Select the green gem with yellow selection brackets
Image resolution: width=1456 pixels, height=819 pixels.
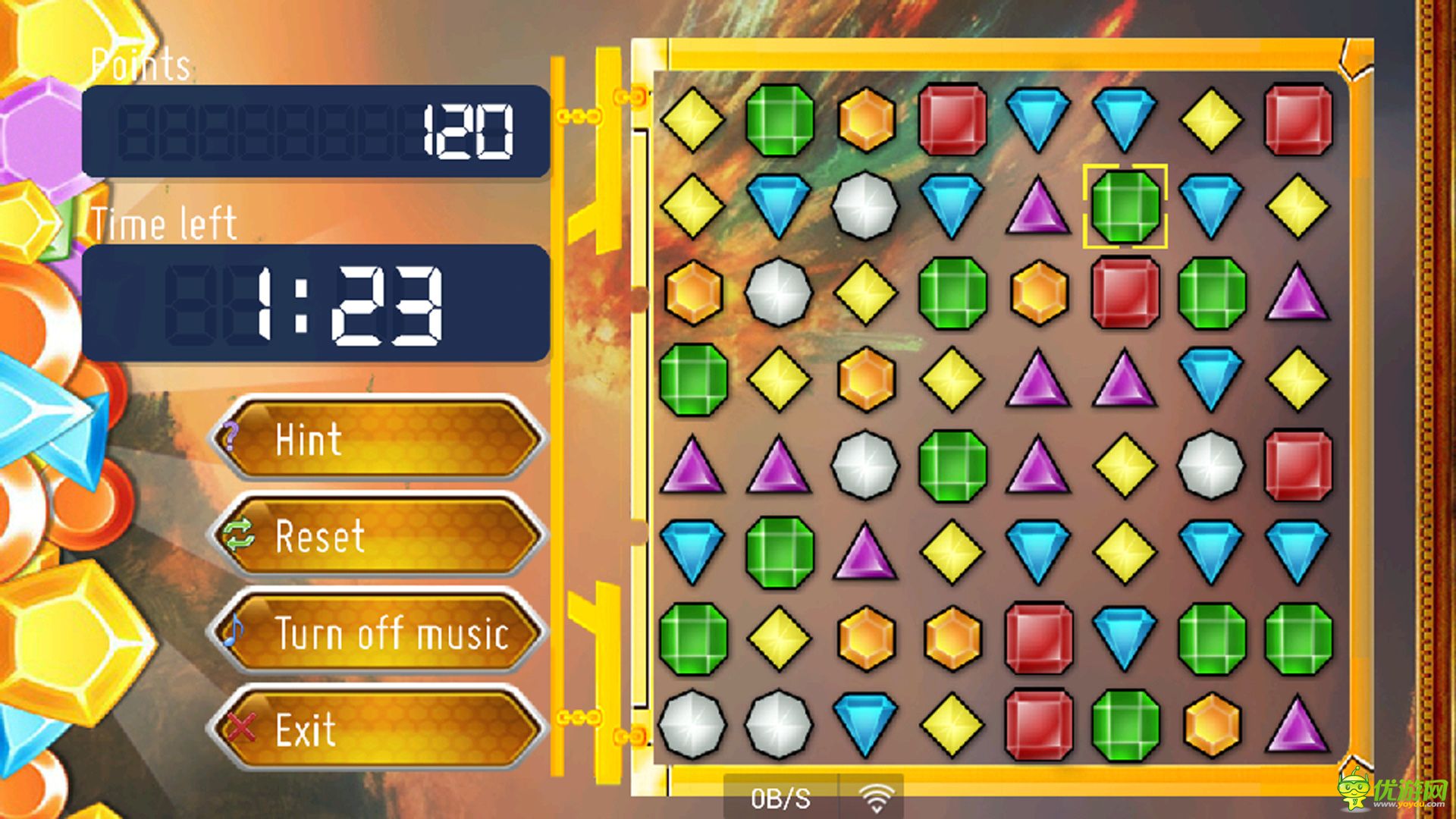click(1125, 206)
